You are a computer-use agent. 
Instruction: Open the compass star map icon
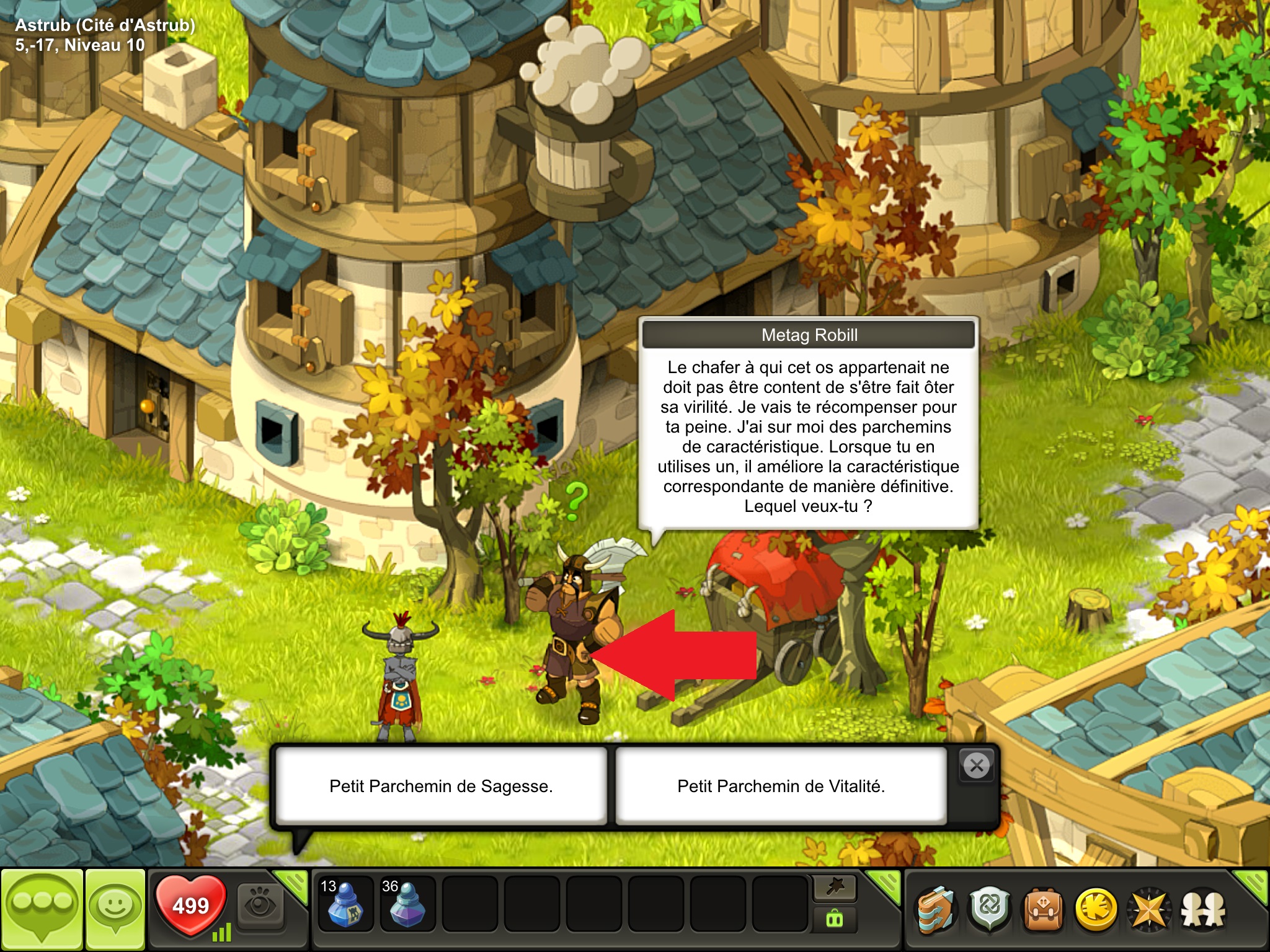[1150, 910]
